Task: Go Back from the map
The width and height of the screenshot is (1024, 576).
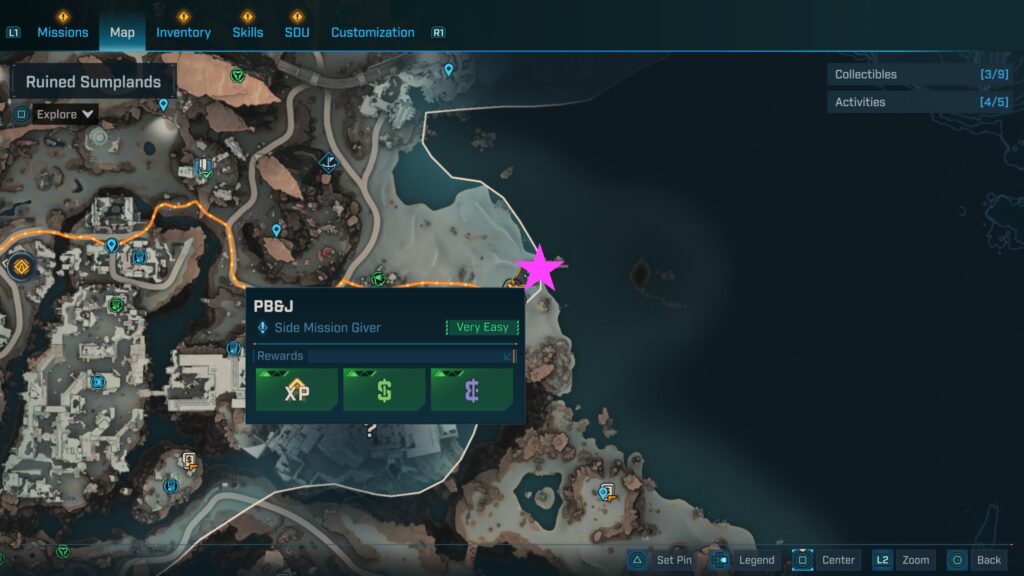Action: [x=976, y=560]
